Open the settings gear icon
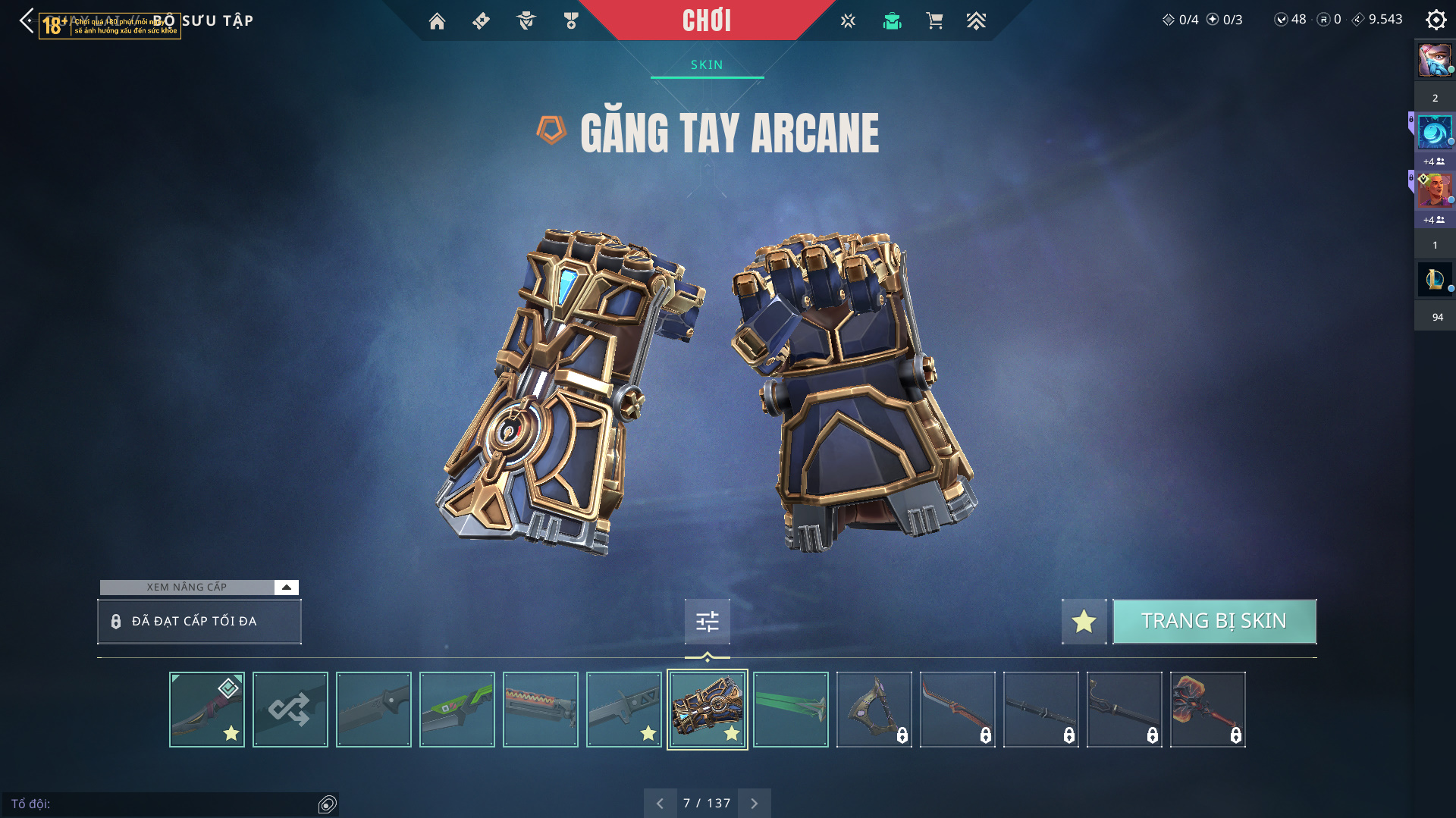This screenshot has height=818, width=1456. pos(1436,20)
